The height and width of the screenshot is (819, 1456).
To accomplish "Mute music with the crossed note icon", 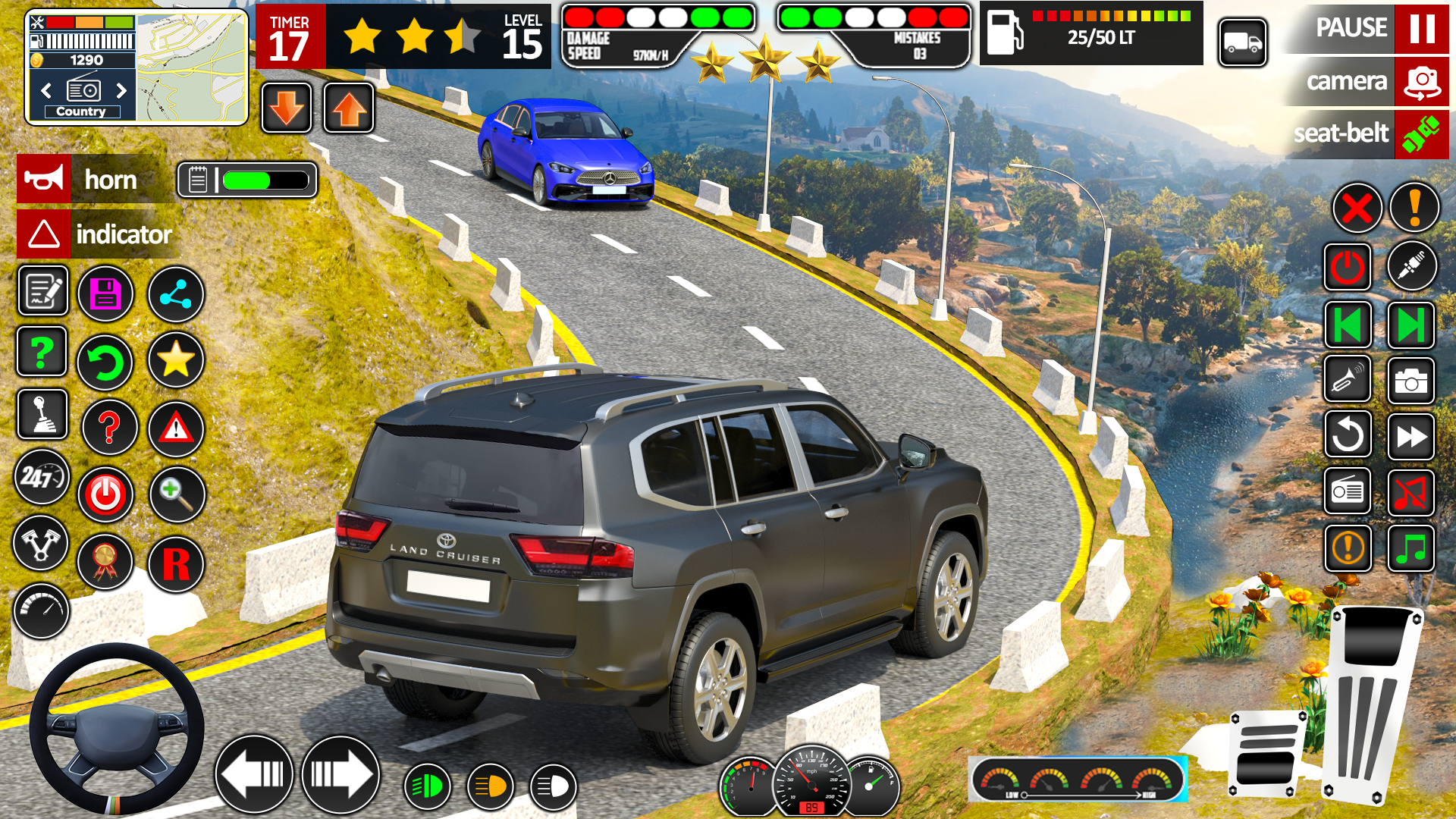I will 1410,492.
